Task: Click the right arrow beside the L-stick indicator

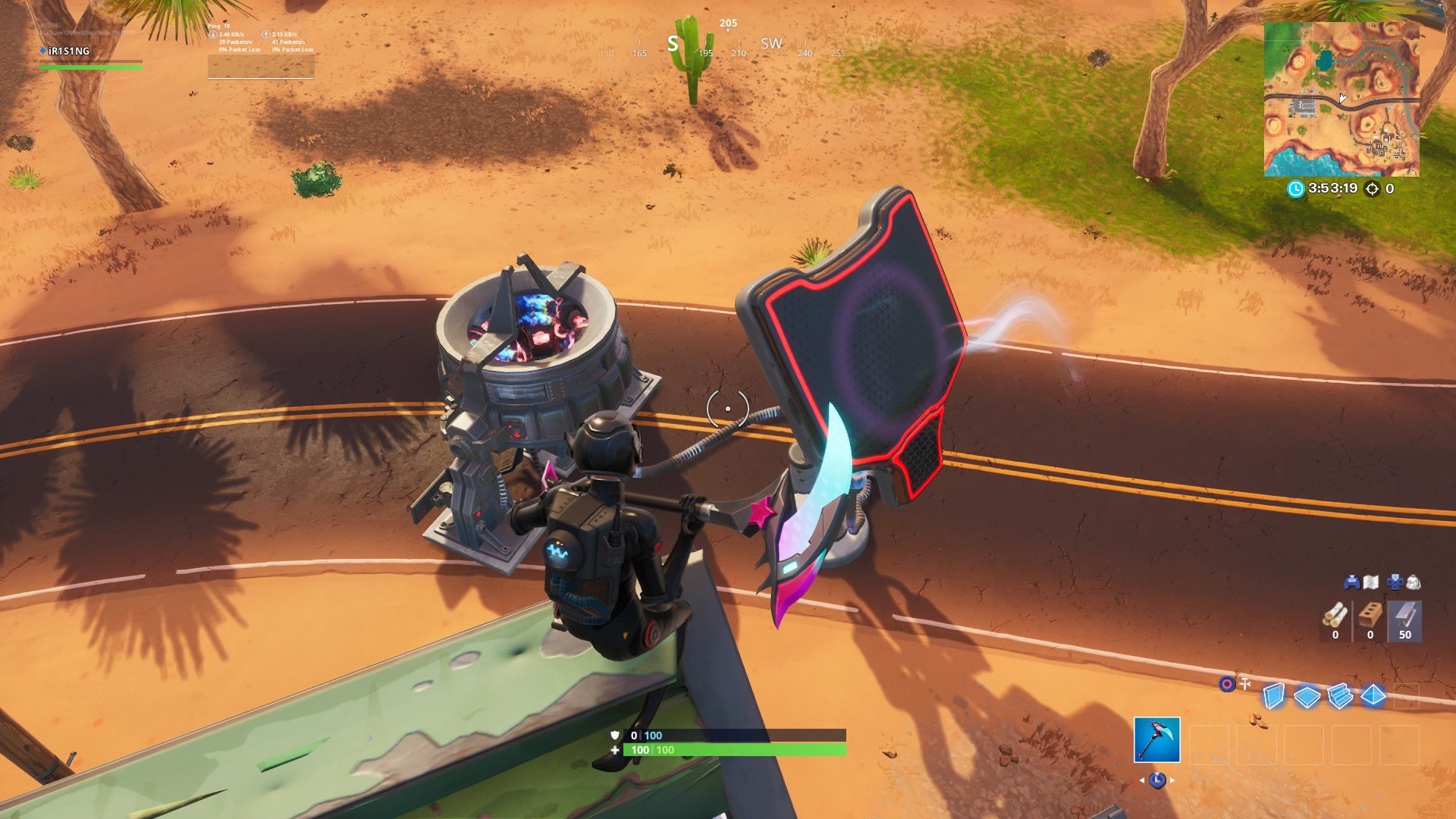Action: [1172, 780]
